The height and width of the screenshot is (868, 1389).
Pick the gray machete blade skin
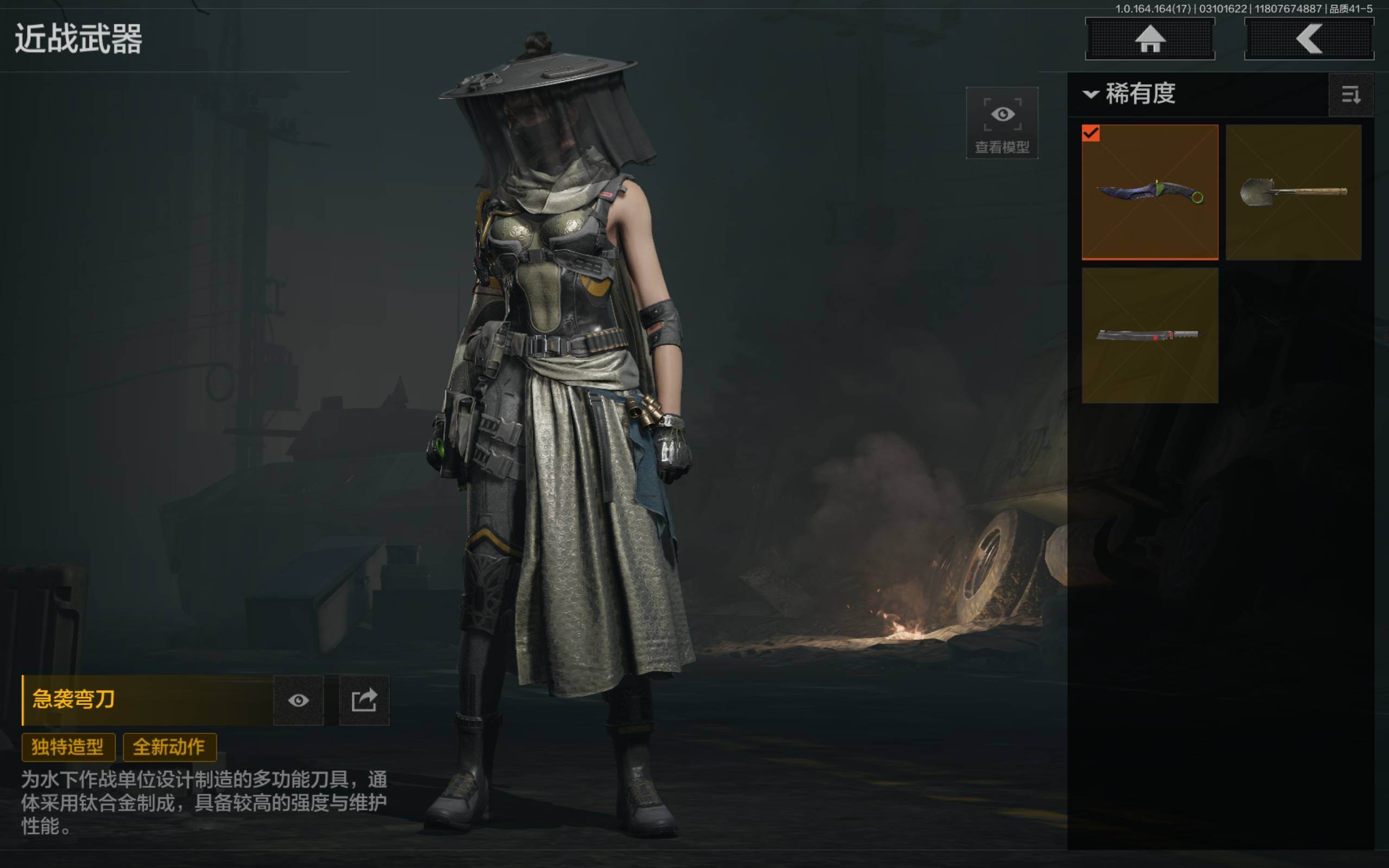pyautogui.click(x=1150, y=335)
